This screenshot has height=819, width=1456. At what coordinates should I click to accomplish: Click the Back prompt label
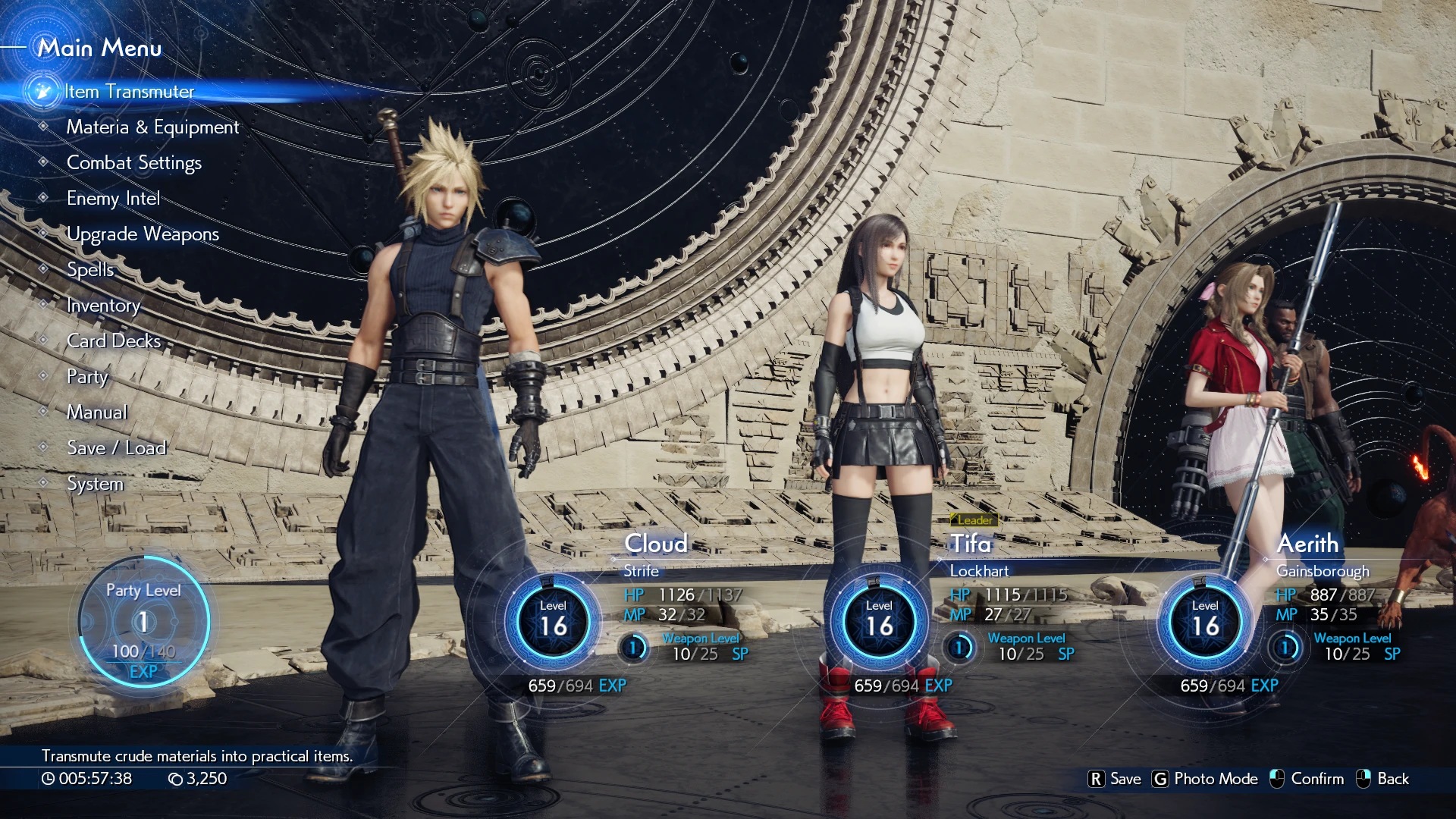(1392, 779)
